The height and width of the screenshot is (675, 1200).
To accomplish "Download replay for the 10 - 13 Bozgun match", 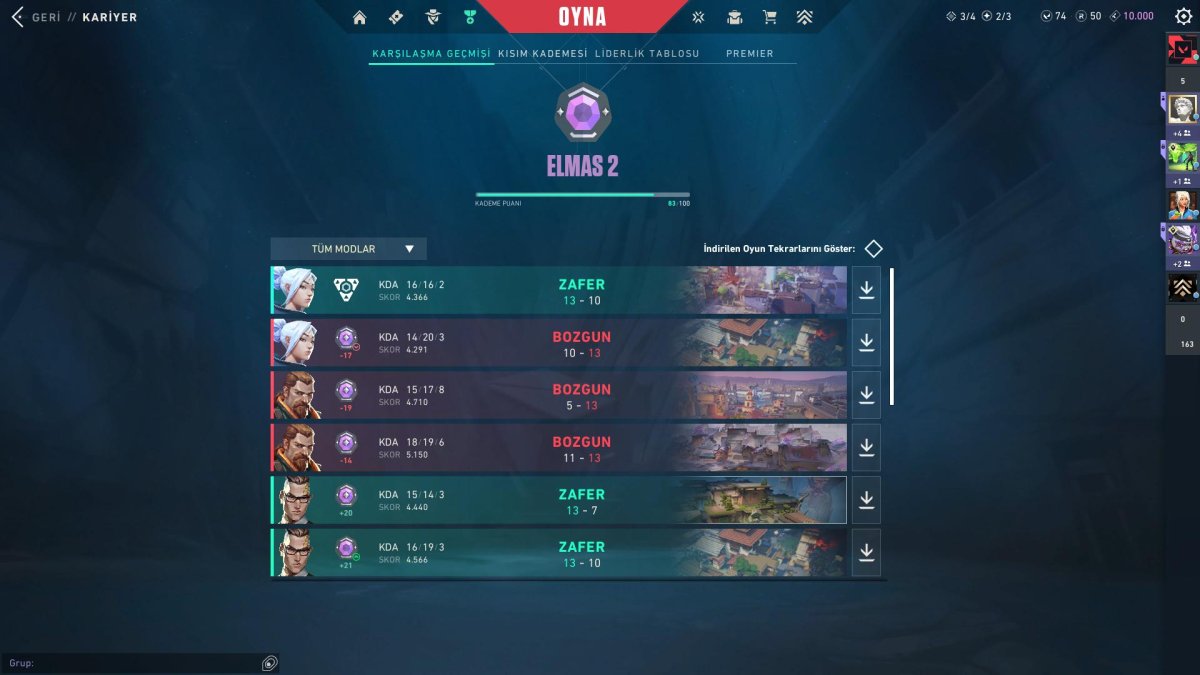I will click(866, 342).
